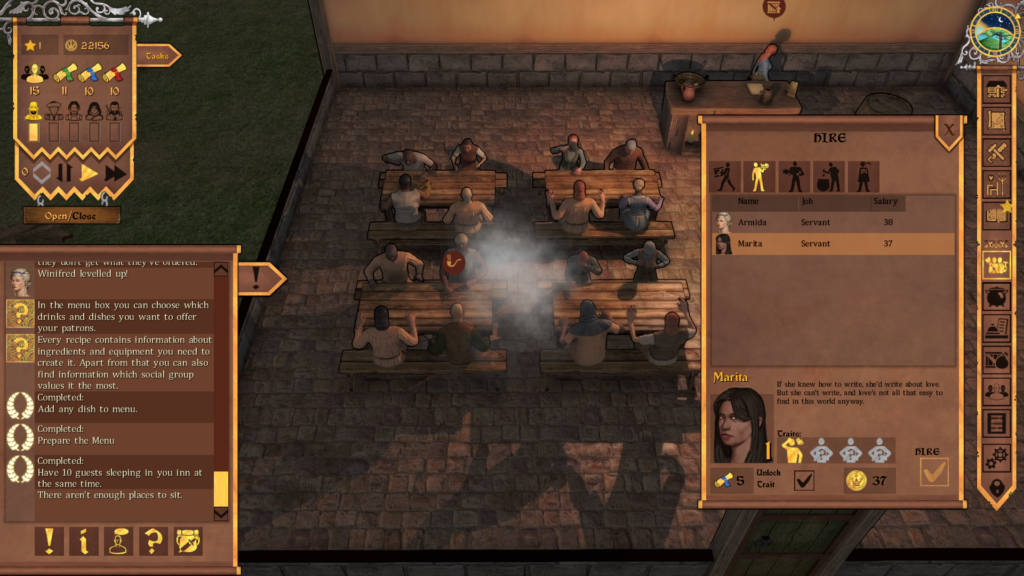The width and height of the screenshot is (1024, 576).
Task: Close the Hire panel
Action: tap(948, 128)
